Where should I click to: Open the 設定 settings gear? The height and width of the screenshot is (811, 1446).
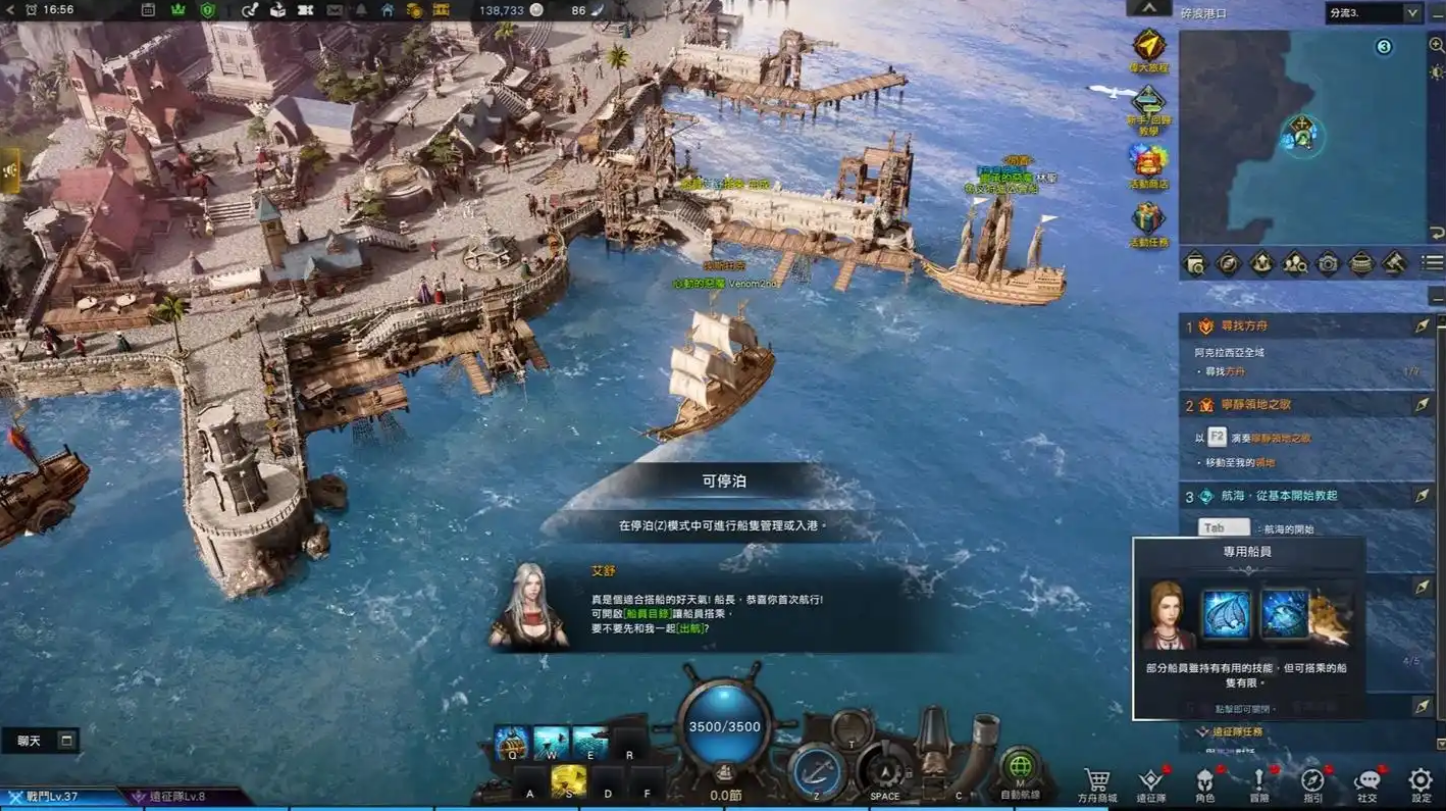click(x=1420, y=781)
